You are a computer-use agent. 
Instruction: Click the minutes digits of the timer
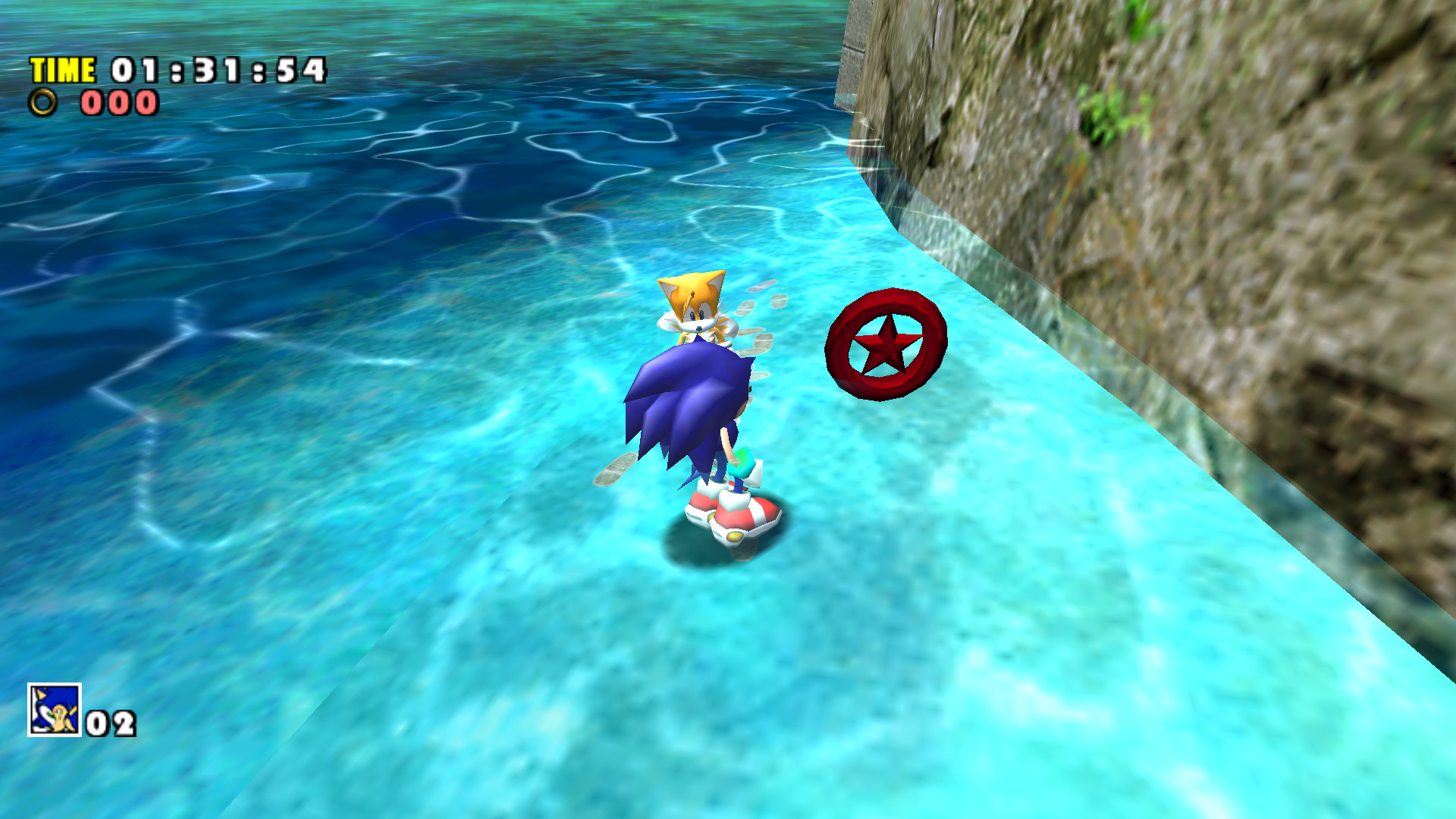point(136,71)
